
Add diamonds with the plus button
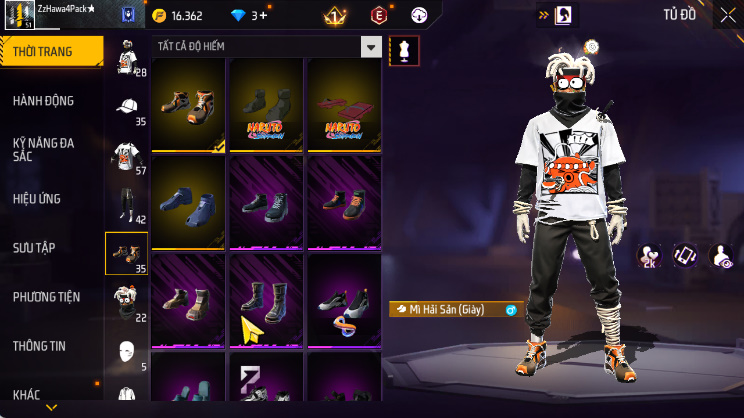point(263,16)
